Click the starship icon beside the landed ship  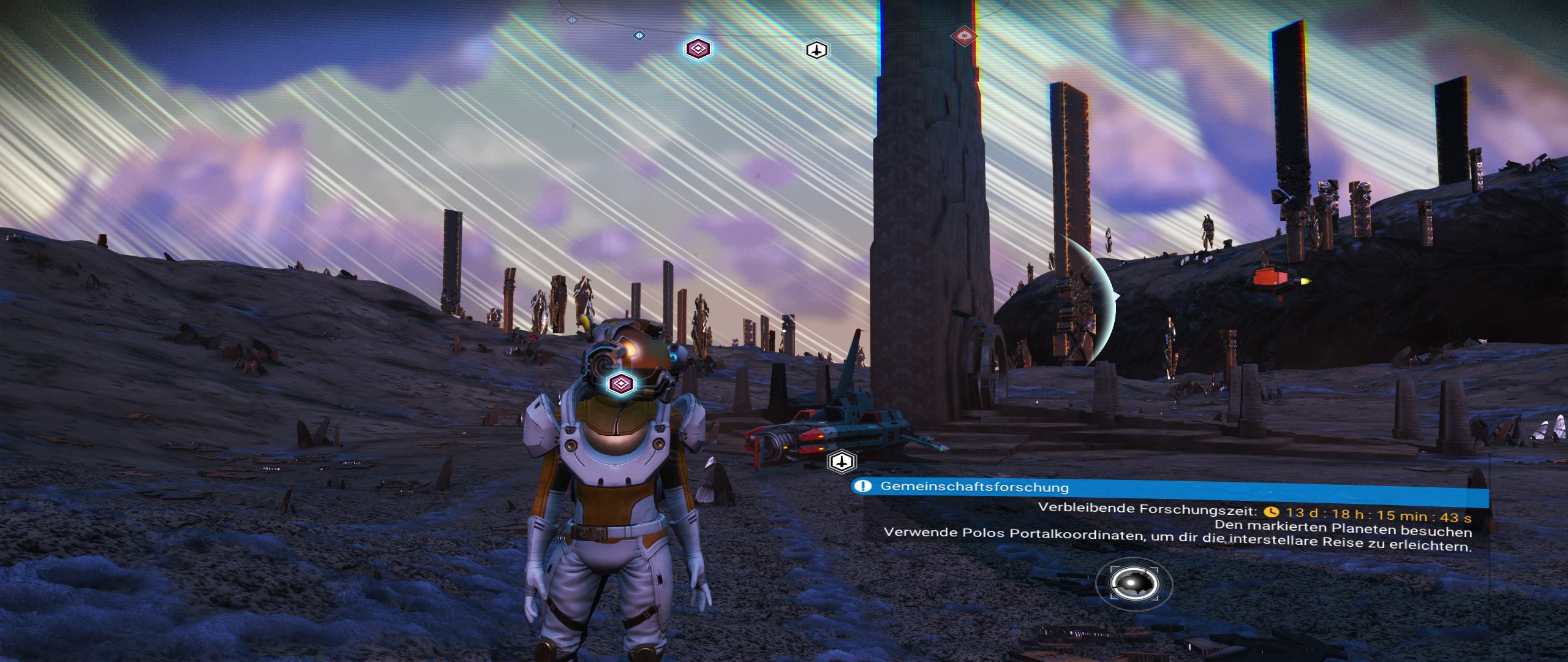click(842, 461)
